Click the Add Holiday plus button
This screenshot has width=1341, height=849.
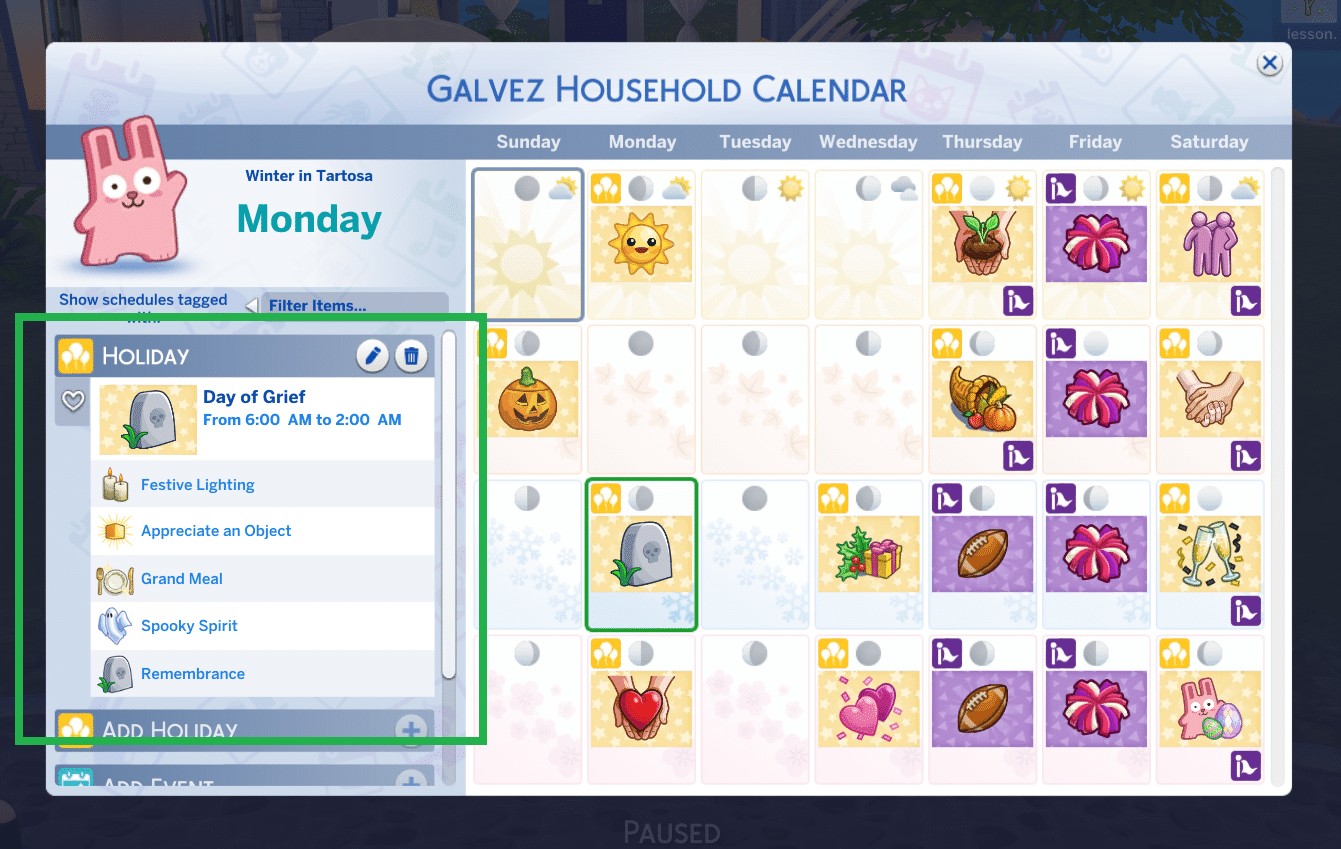tap(411, 730)
